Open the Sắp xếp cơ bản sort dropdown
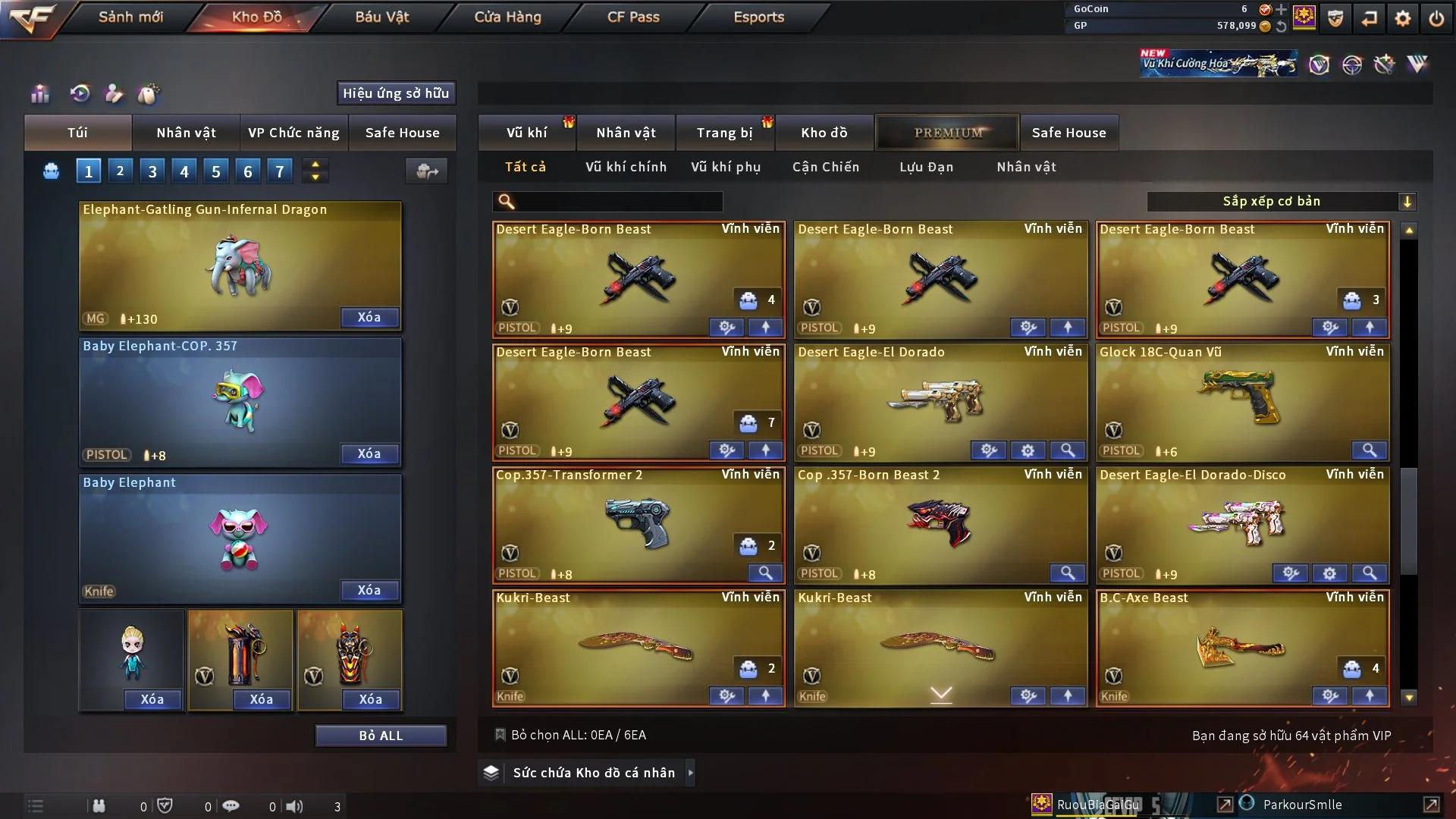 point(1281,202)
